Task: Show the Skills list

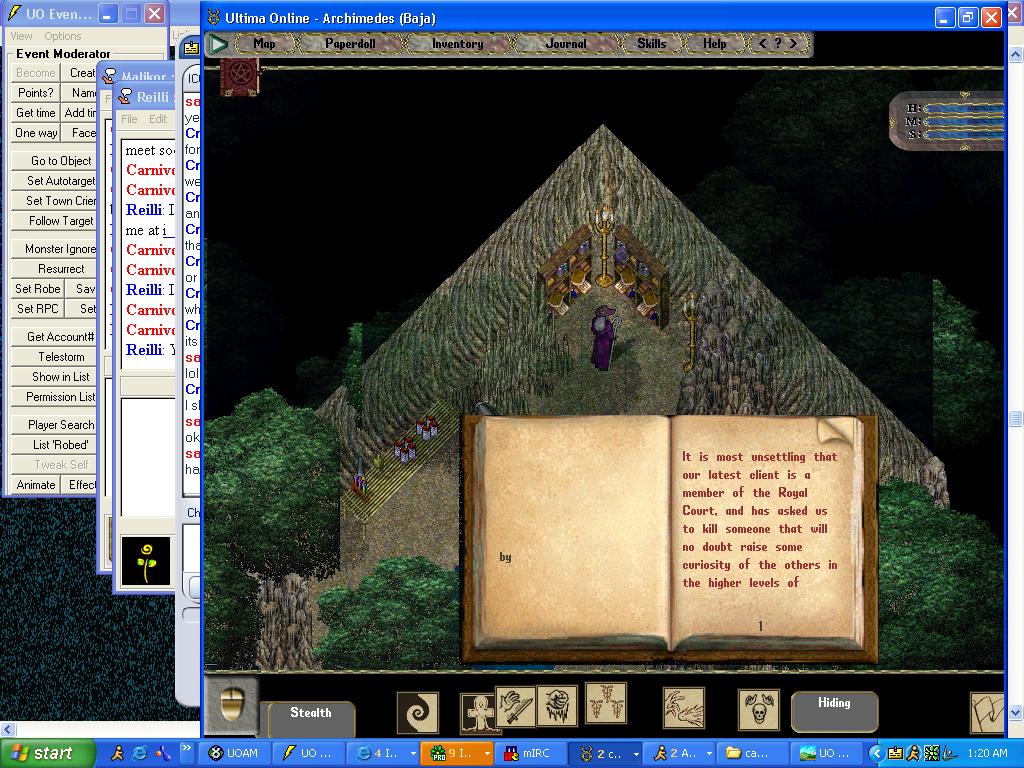Action: (x=651, y=44)
